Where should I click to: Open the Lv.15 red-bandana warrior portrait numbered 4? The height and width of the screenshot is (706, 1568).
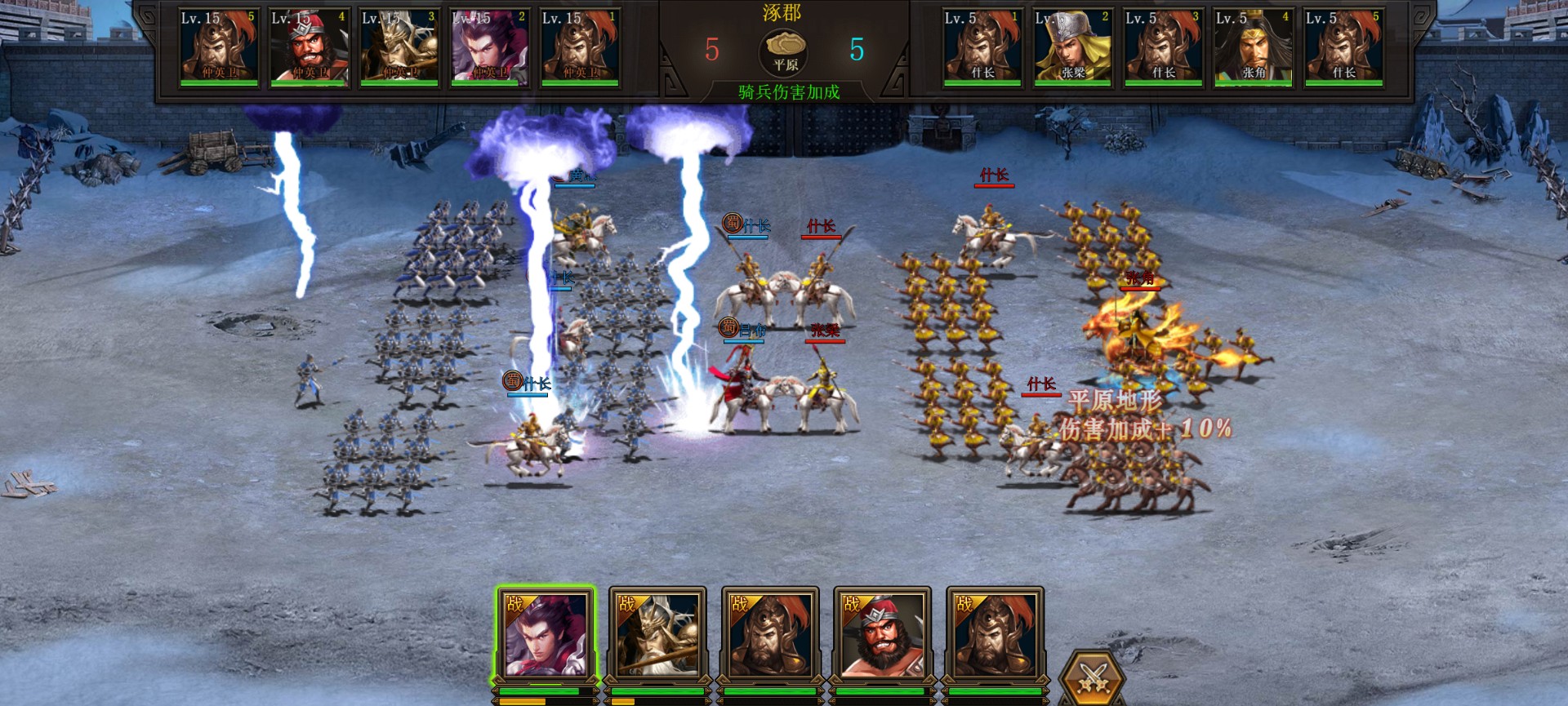click(x=309, y=47)
